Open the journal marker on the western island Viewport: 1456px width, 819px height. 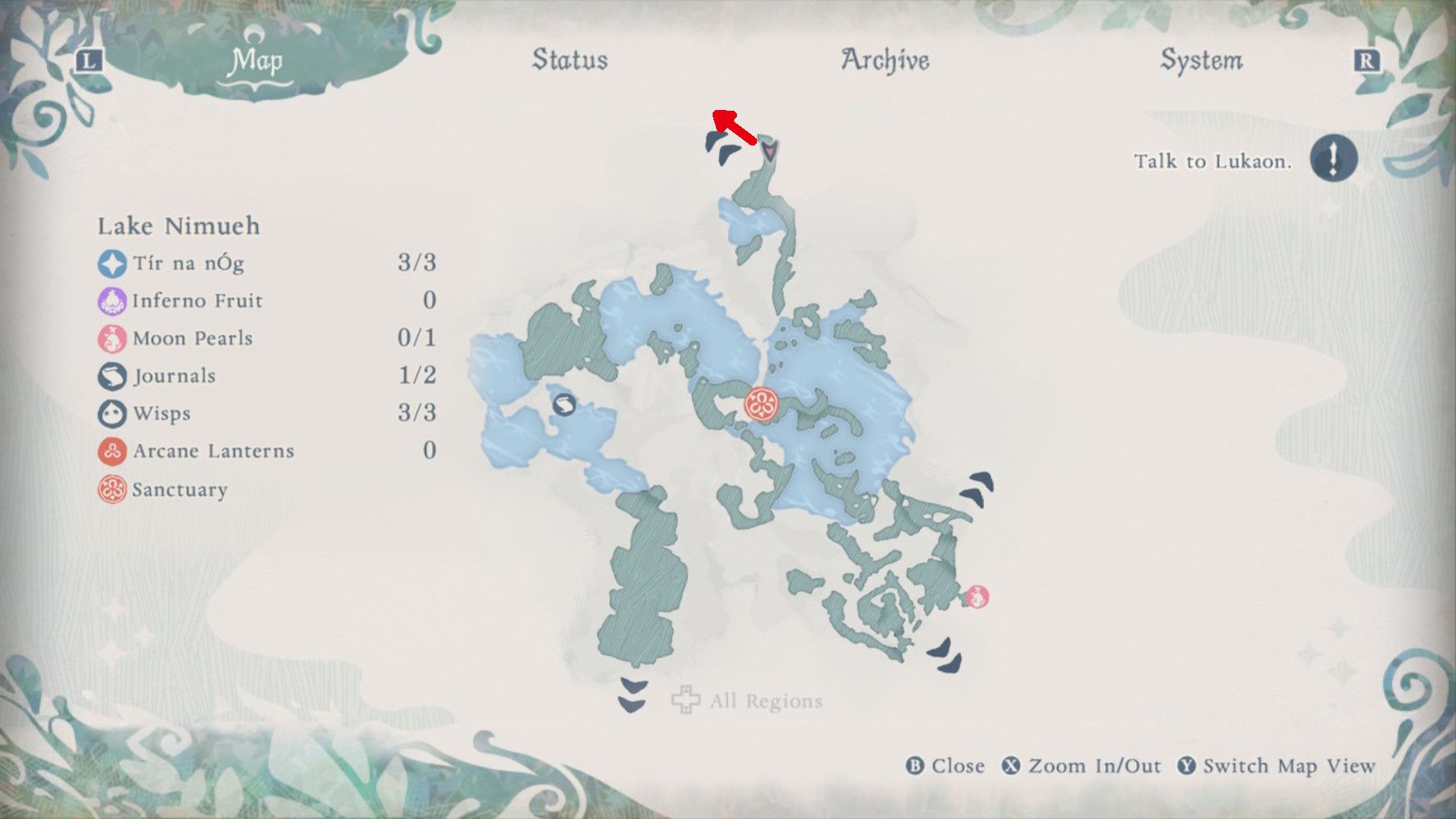[x=566, y=405]
